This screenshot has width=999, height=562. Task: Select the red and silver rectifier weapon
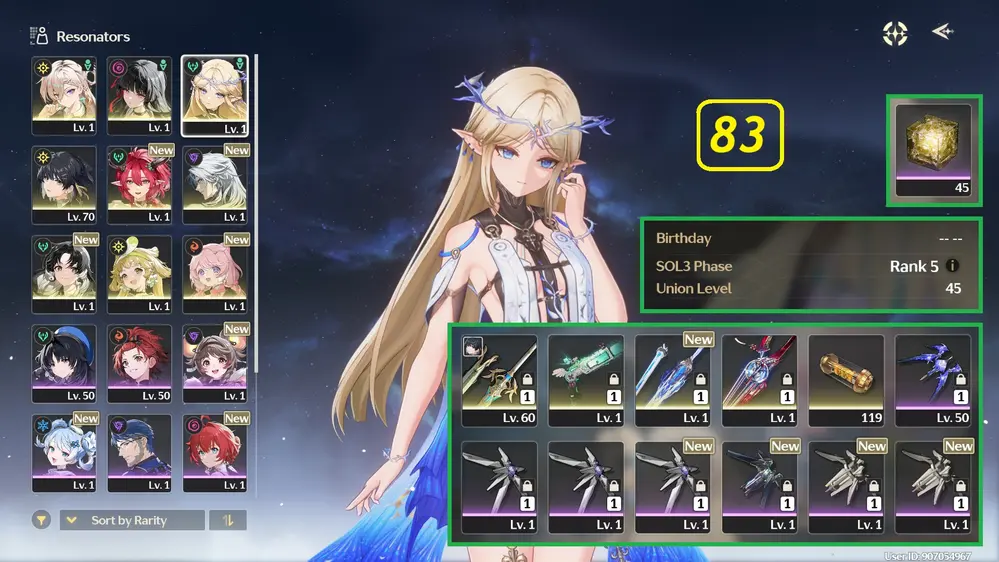tap(760, 379)
